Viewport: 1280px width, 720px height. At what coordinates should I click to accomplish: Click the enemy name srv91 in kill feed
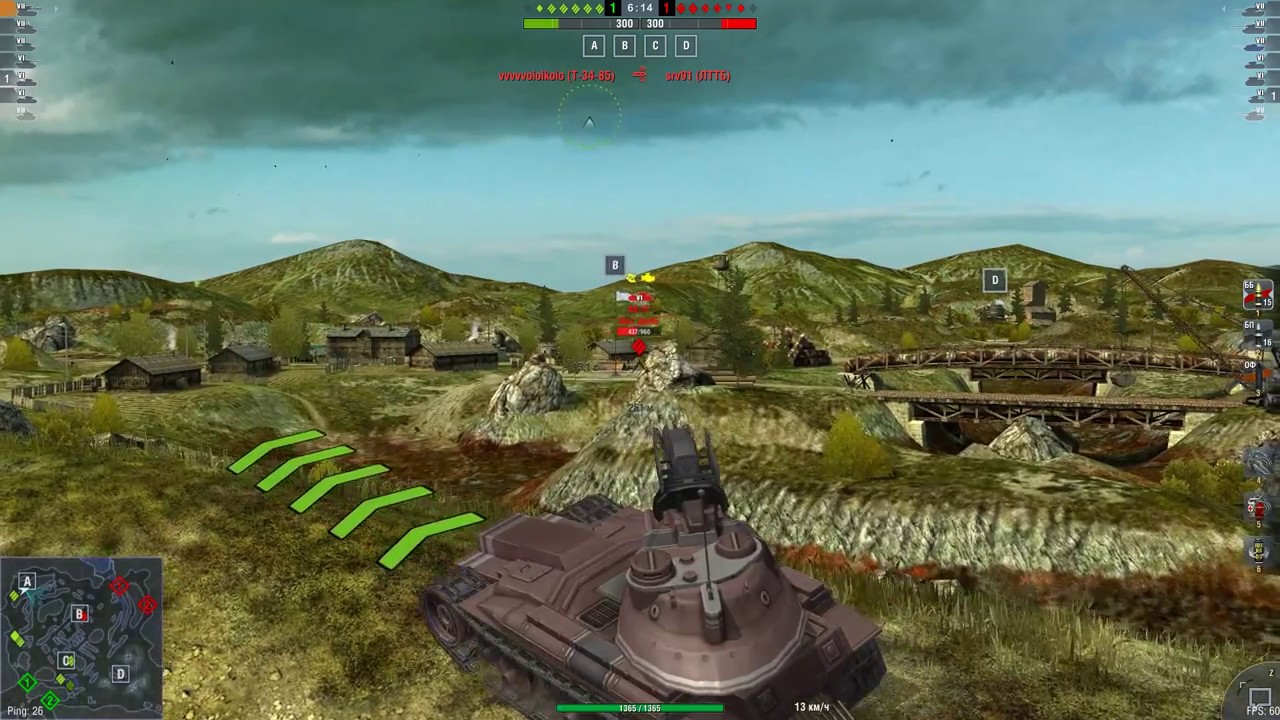[x=697, y=75]
